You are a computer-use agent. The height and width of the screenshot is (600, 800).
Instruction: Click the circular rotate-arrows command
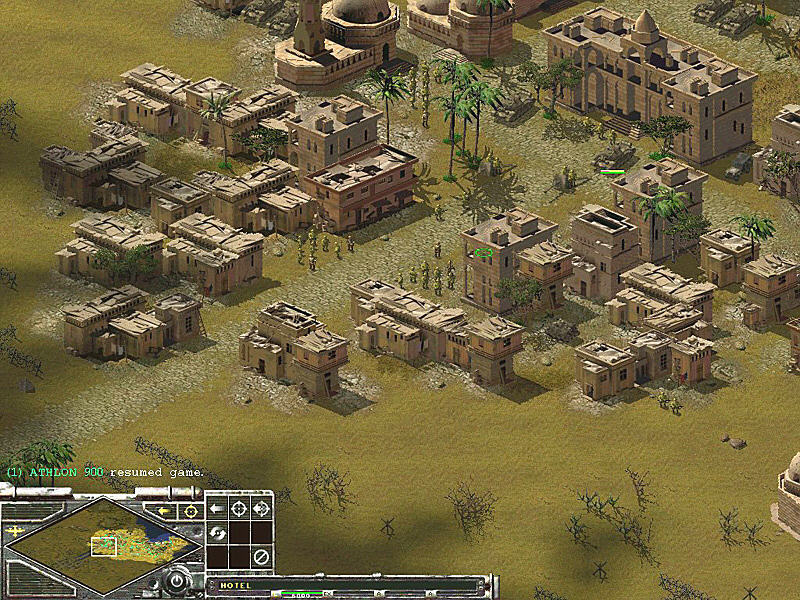click(x=216, y=532)
